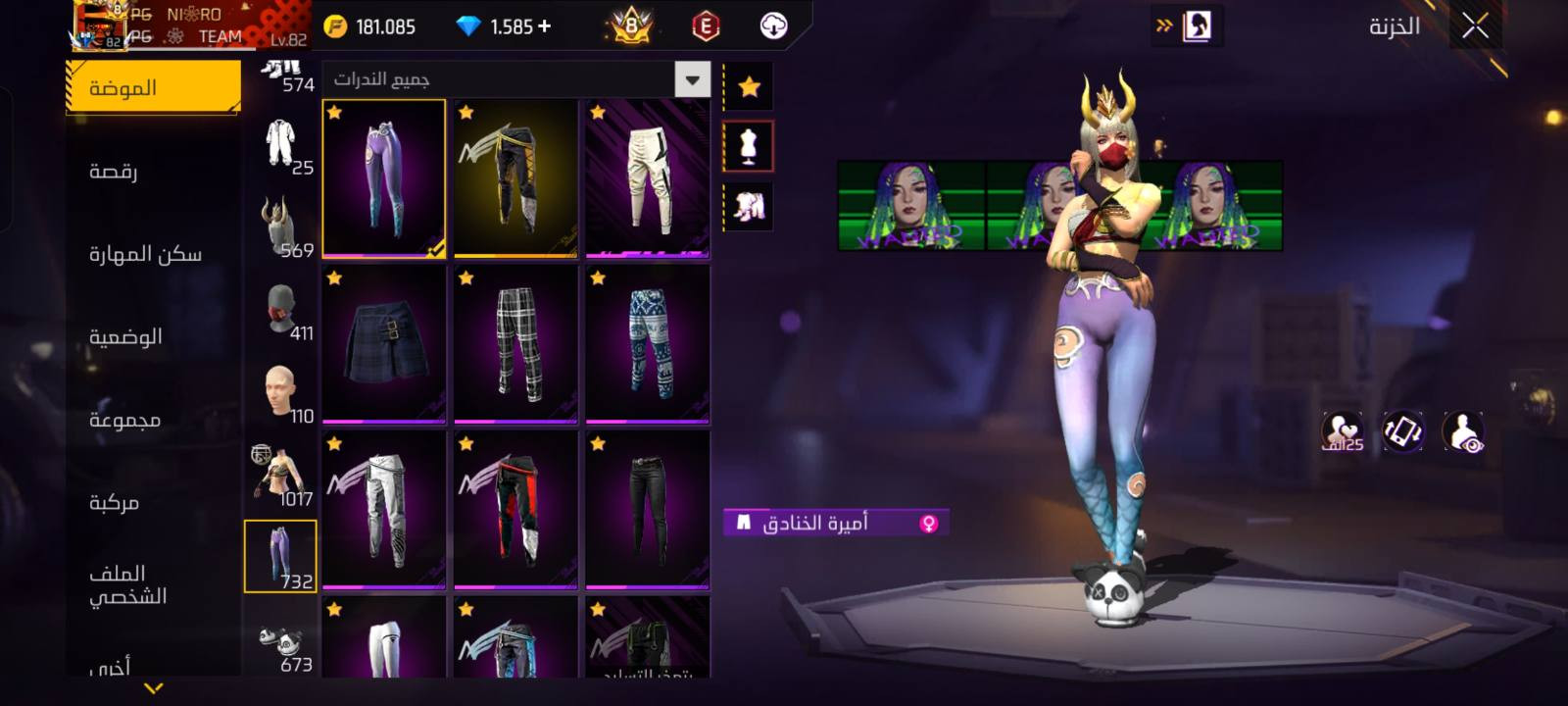The width and height of the screenshot is (1568, 706).
Task: Choose the red and black pants item
Action: [515, 510]
